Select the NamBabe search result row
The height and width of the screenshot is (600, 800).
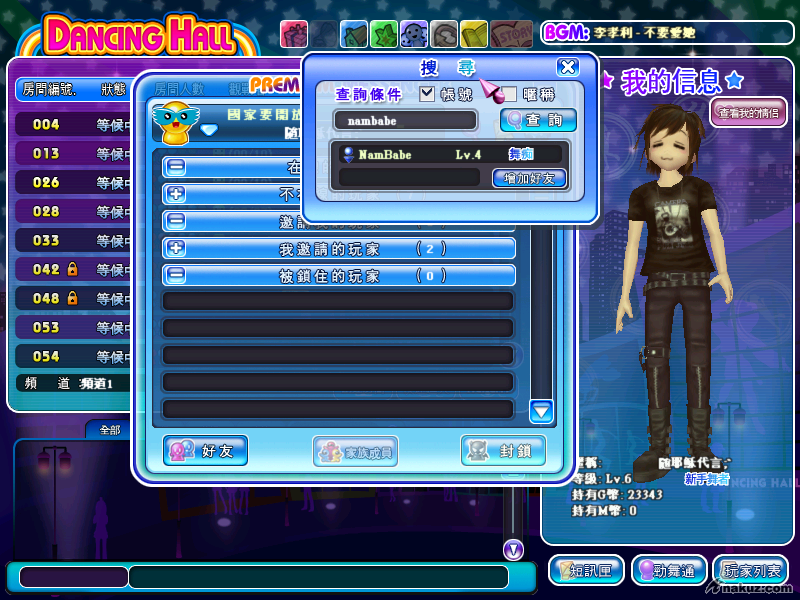[450, 155]
